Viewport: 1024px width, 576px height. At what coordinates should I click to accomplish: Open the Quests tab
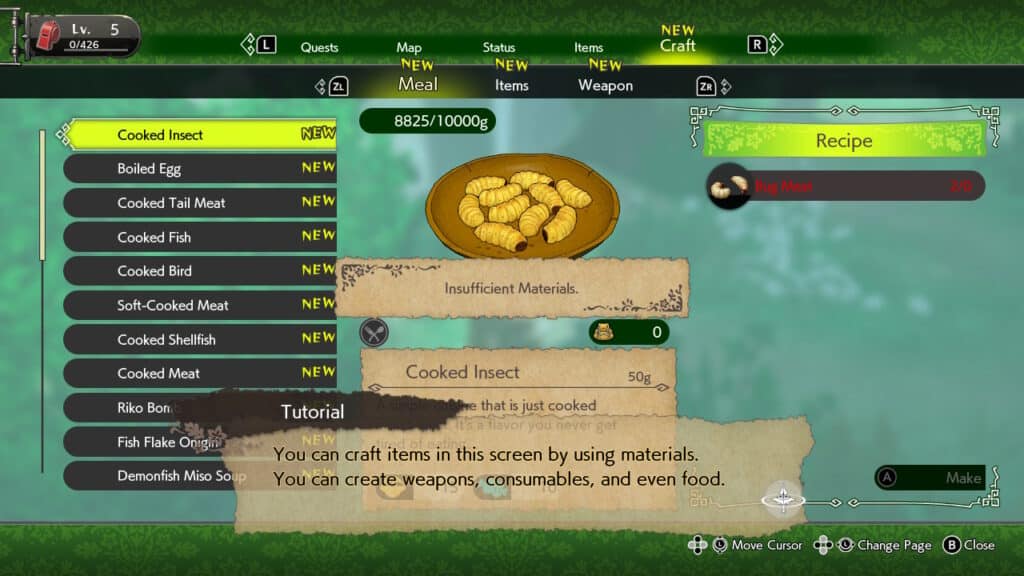pyautogui.click(x=319, y=47)
